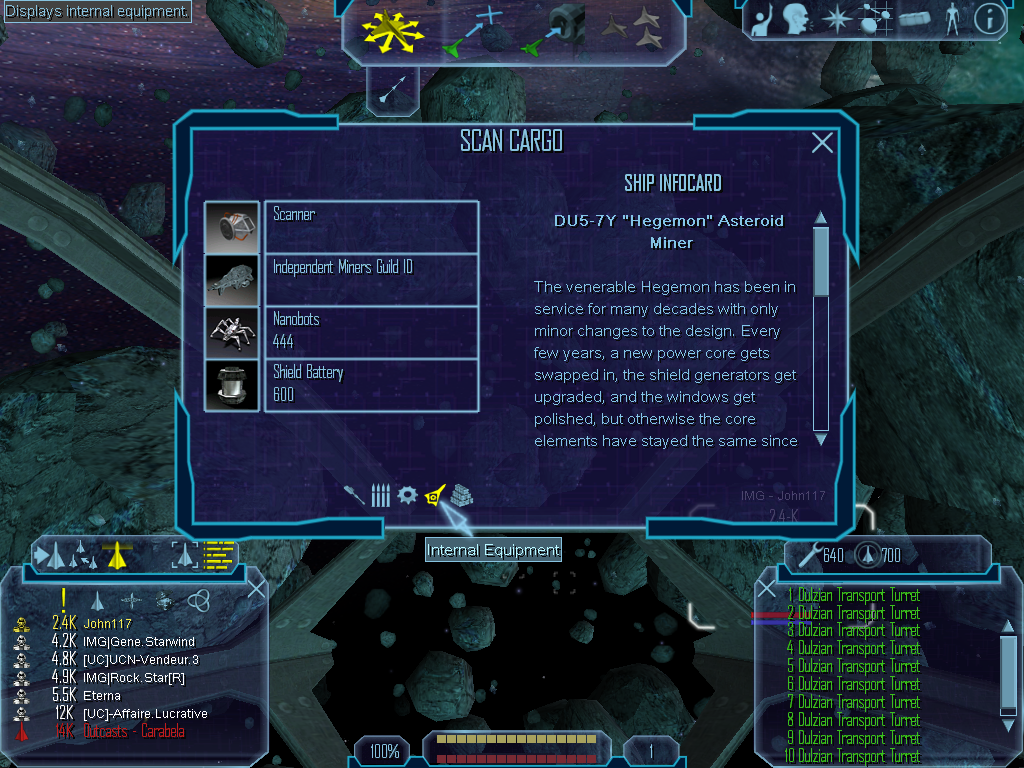Close the Scan Cargo window

(x=822, y=143)
